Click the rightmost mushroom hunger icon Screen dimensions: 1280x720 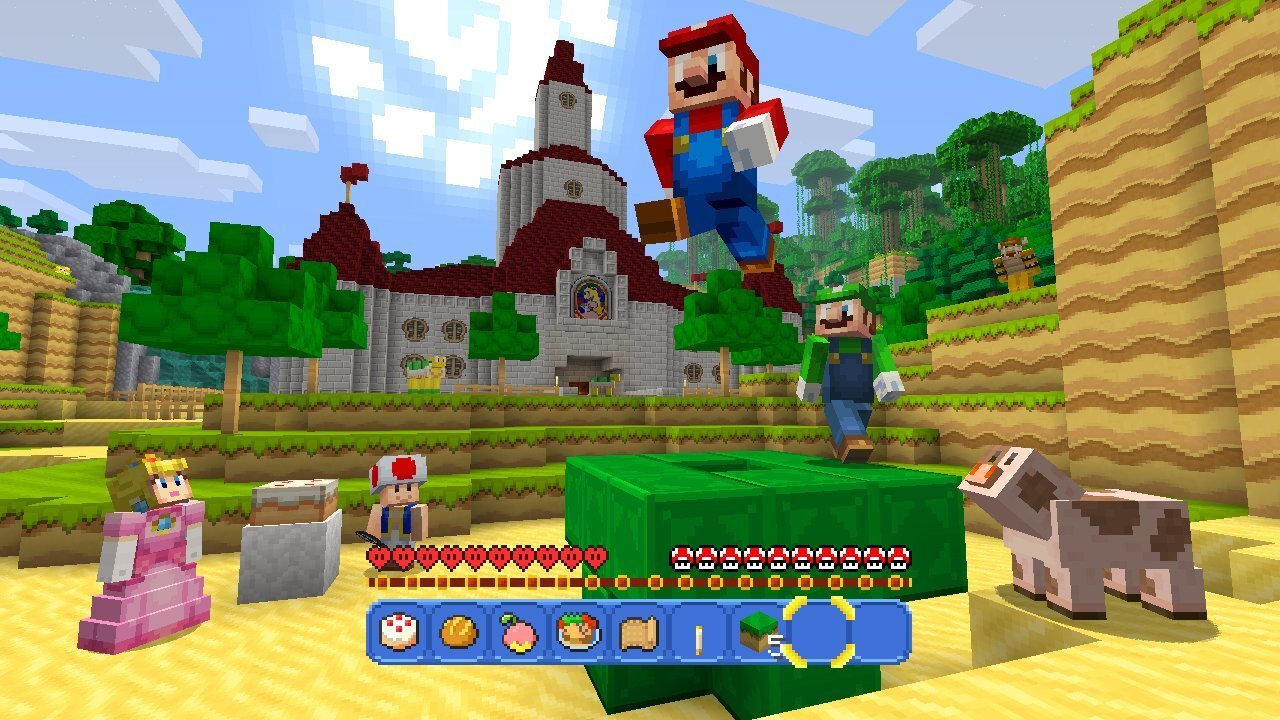[895, 557]
